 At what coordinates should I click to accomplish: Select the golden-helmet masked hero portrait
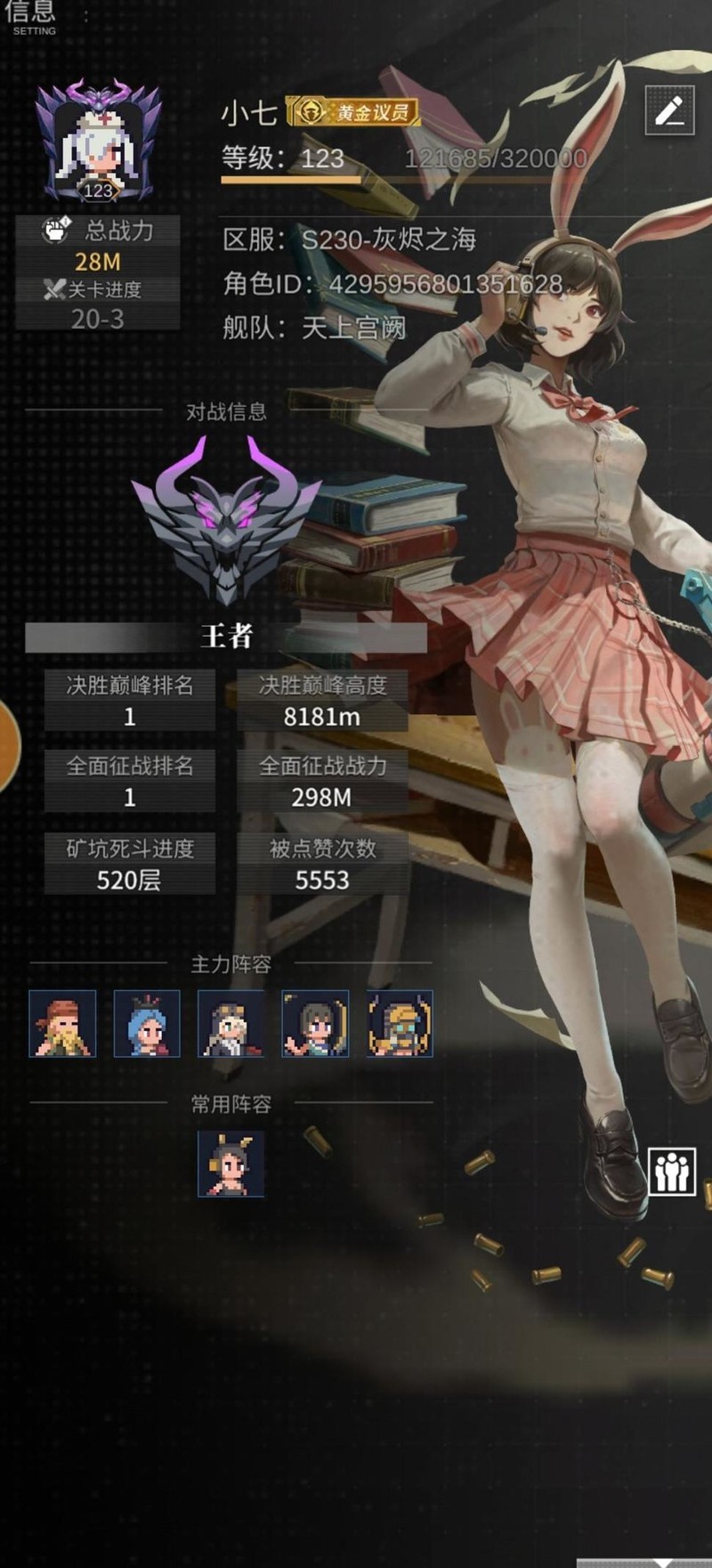[400, 1024]
